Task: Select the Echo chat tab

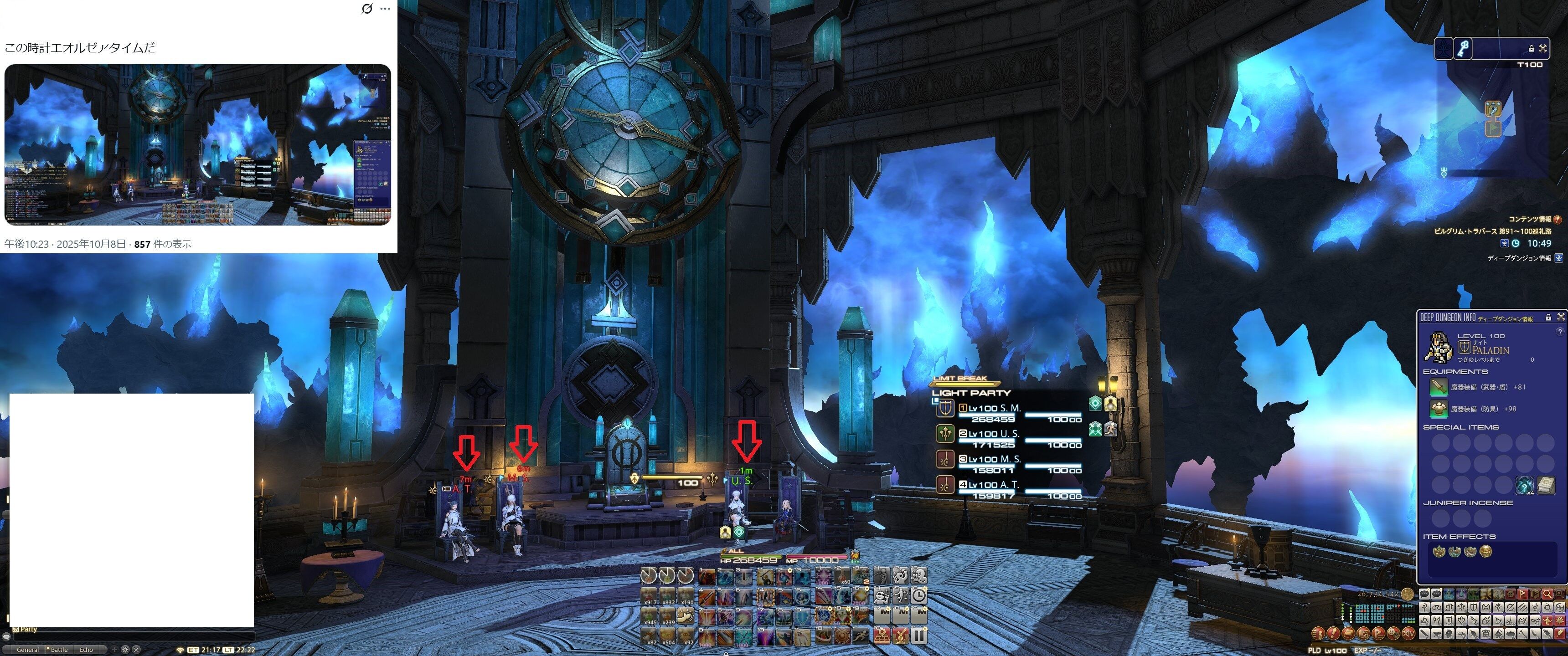Action: 87,649
